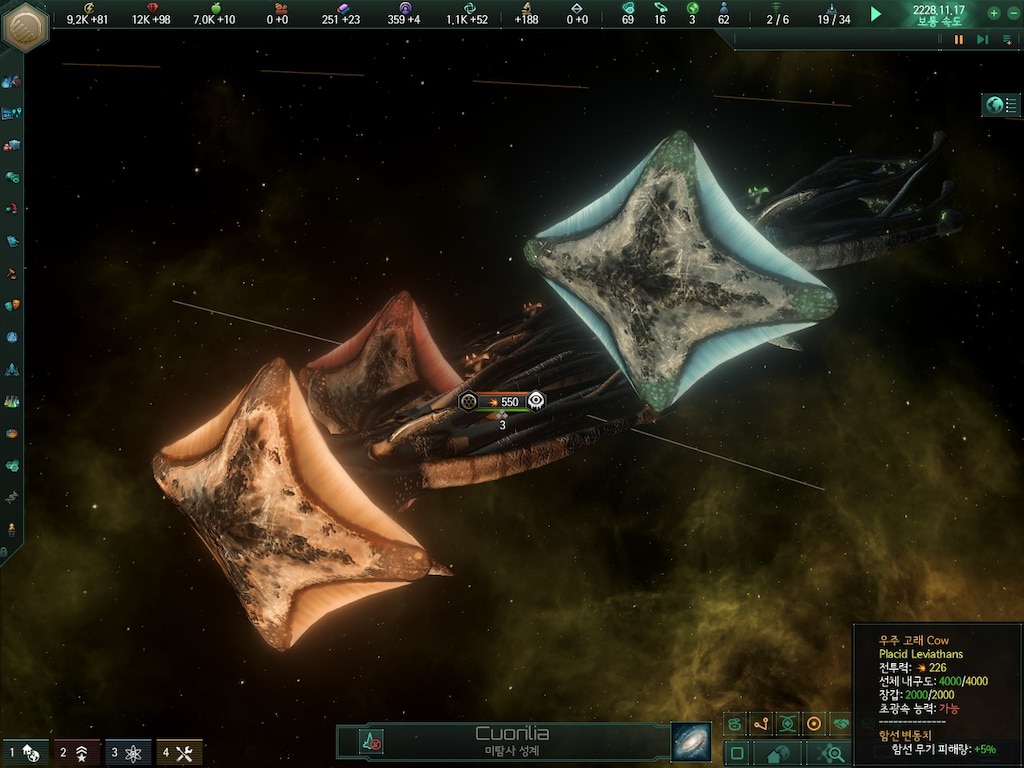Viewport: 1024px width, 768px height.
Task: Open the theater masks icon in sidebar
Action: pos(13,304)
